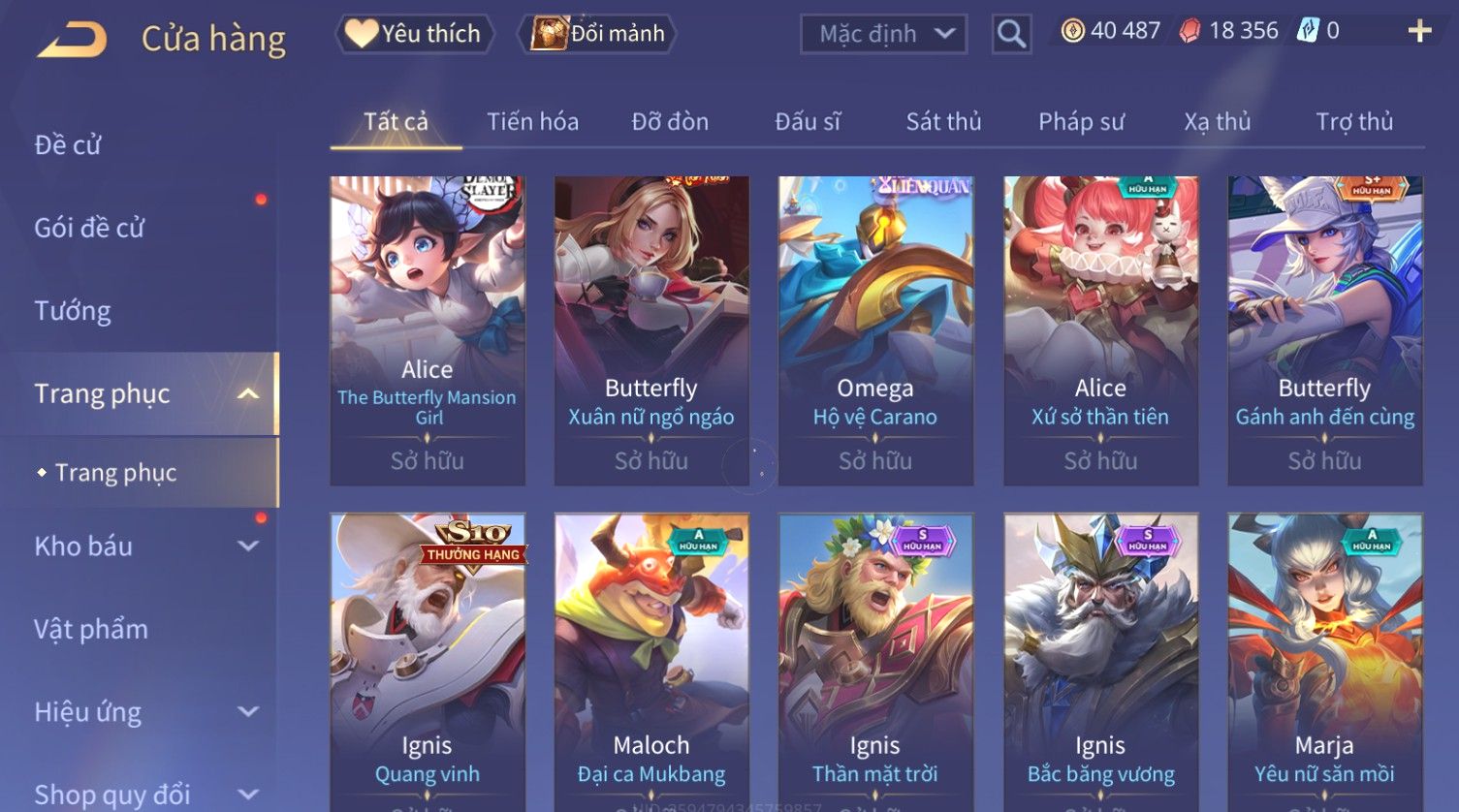The height and width of the screenshot is (812, 1459).
Task: Switch to the Tiến hóa tab
Action: tap(532, 122)
